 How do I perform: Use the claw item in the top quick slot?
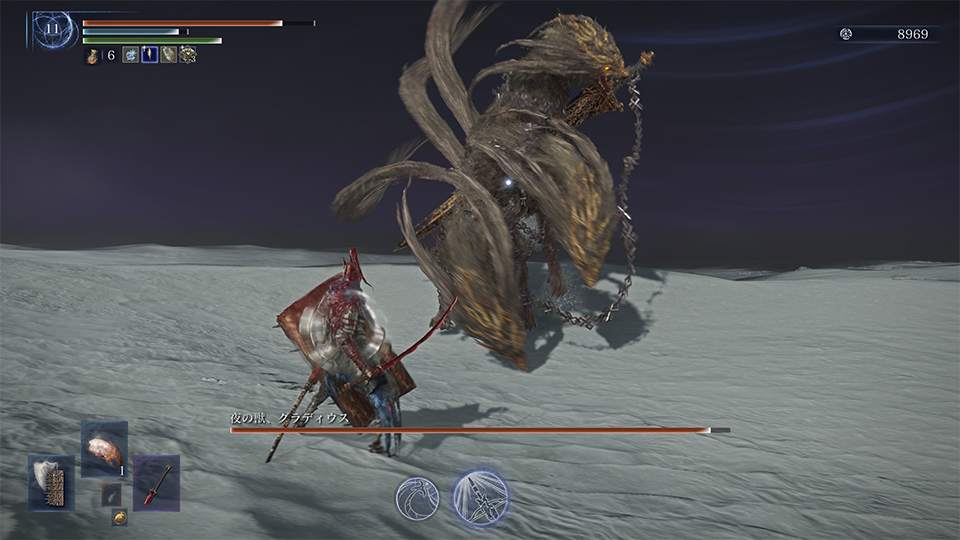pos(104,448)
